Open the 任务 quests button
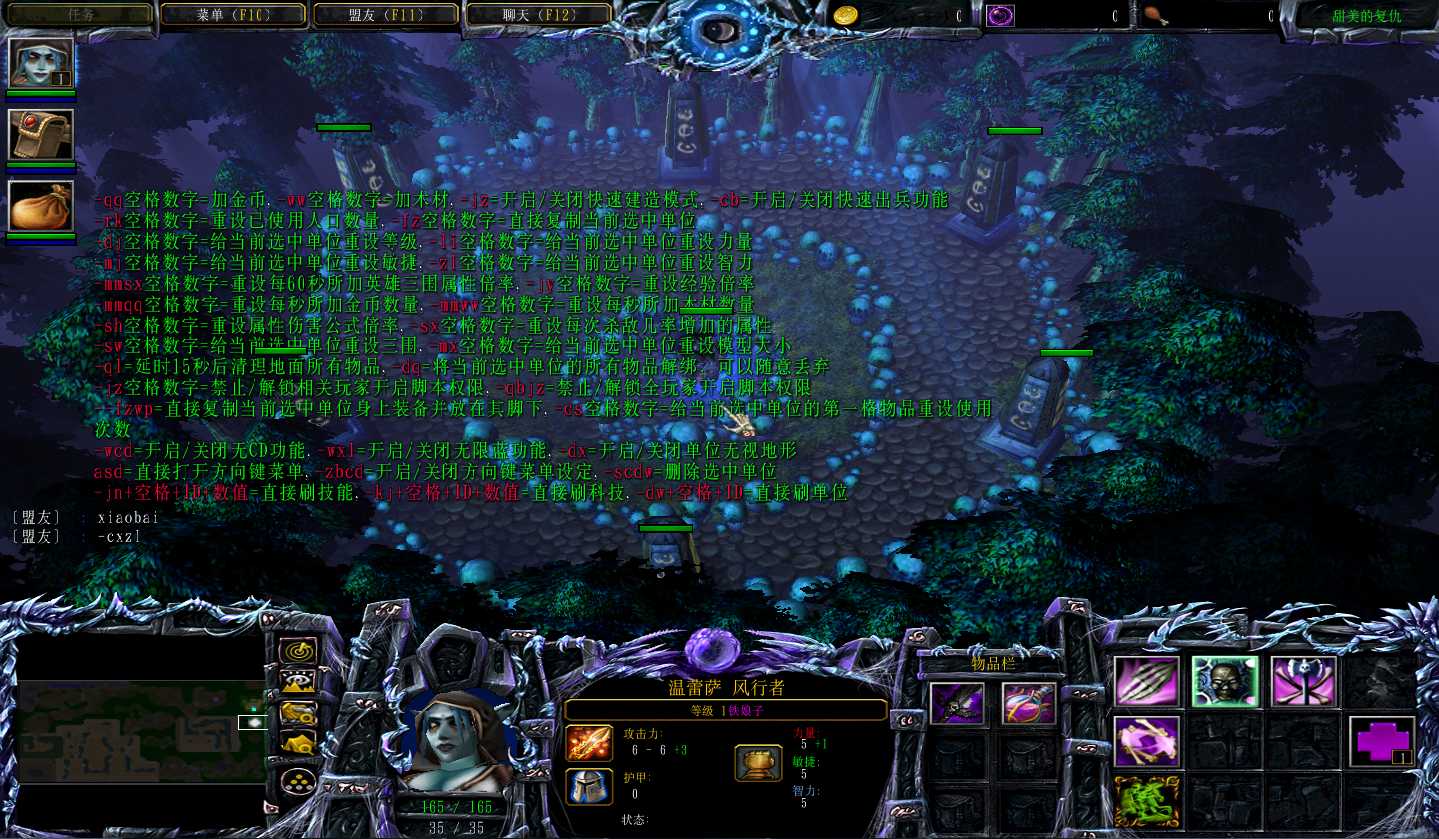The width and height of the screenshot is (1439, 839). click(81, 15)
